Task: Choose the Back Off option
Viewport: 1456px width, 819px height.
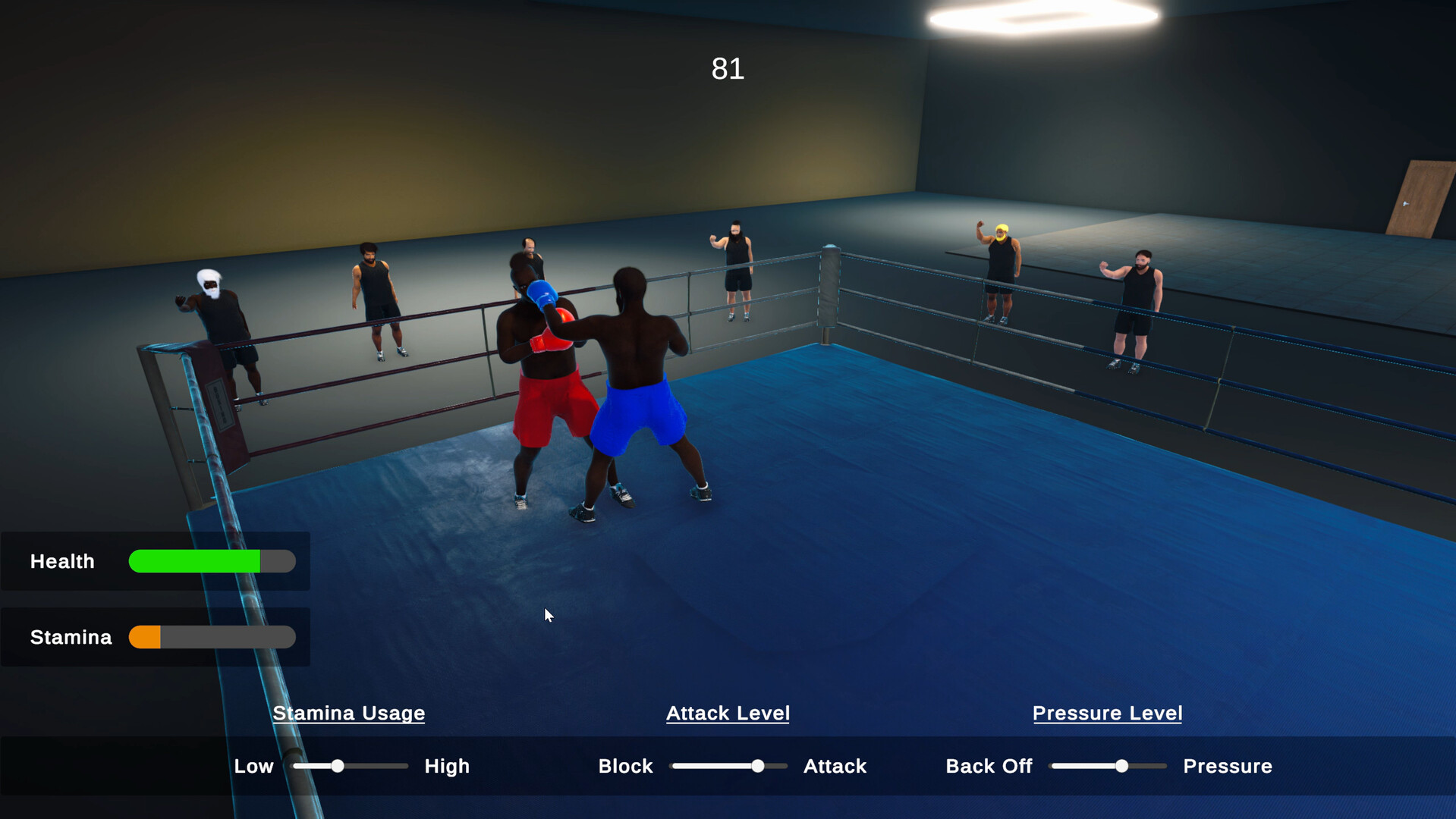Action: point(988,766)
